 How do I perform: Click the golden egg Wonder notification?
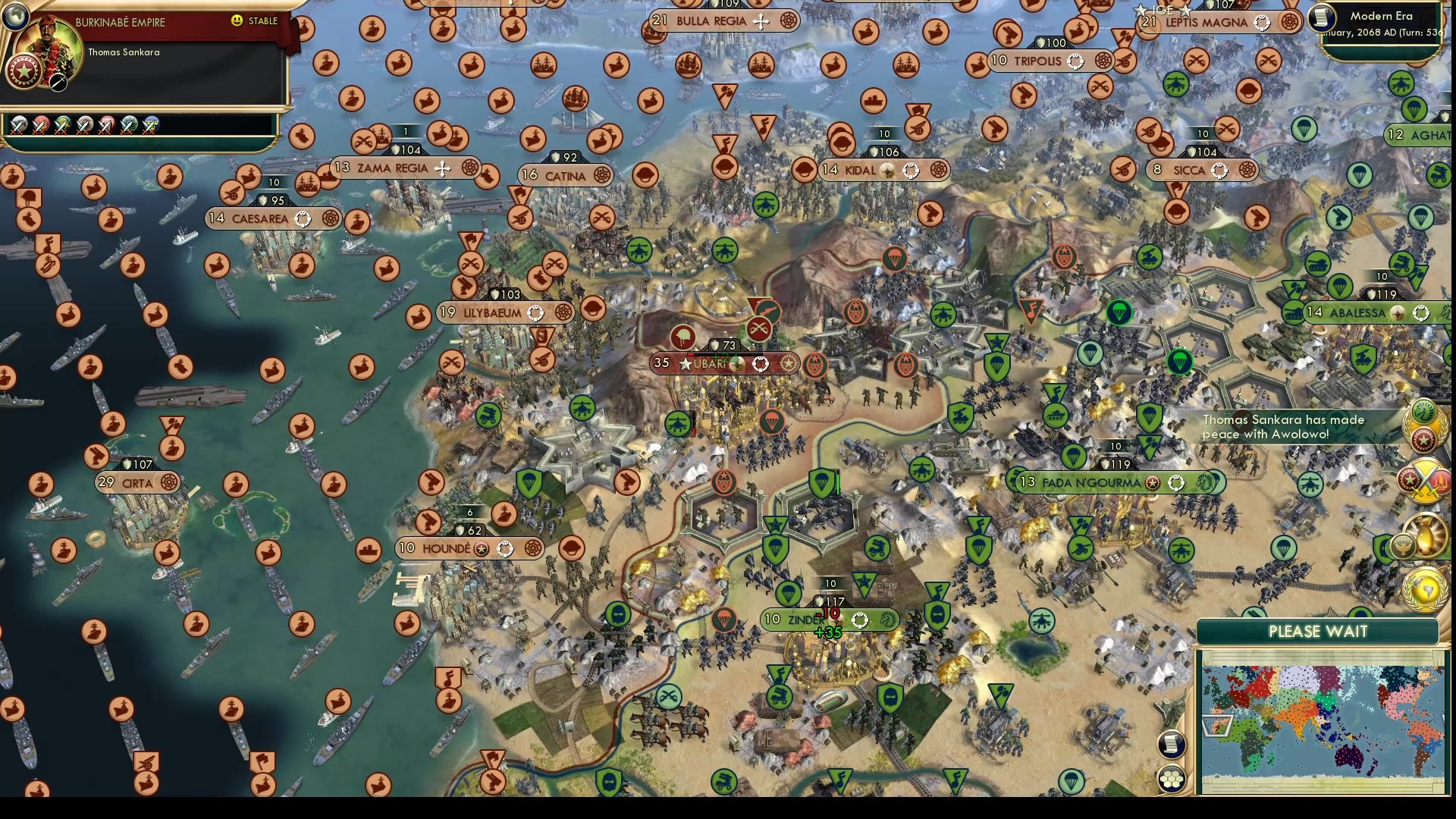pyautogui.click(x=1424, y=534)
